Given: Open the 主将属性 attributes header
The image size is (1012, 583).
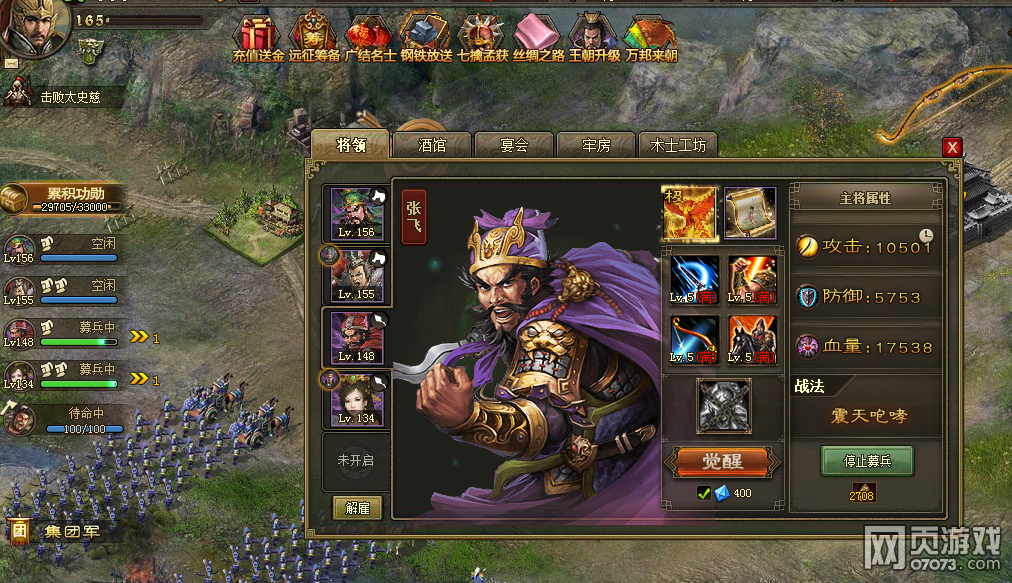Looking at the screenshot, I should point(865,198).
